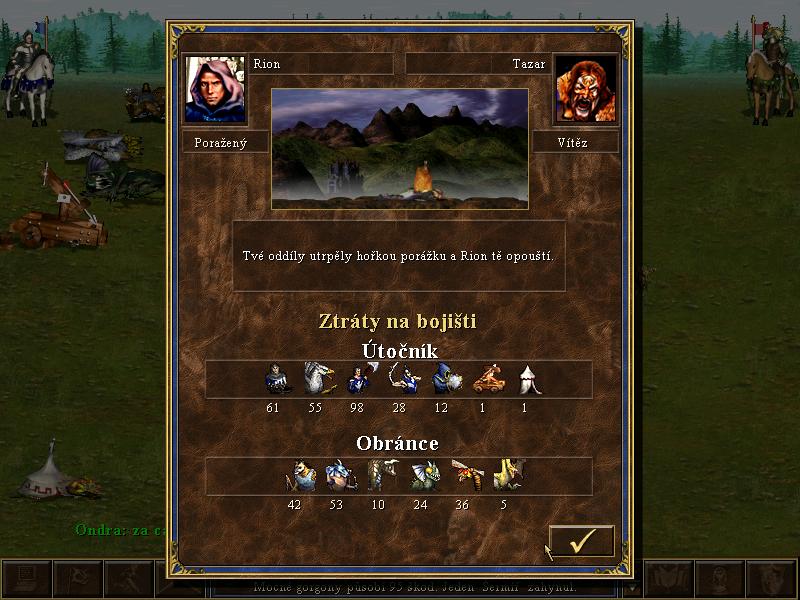The width and height of the screenshot is (800, 600).
Task: Select the griffin casualty icon
Action: (x=316, y=379)
